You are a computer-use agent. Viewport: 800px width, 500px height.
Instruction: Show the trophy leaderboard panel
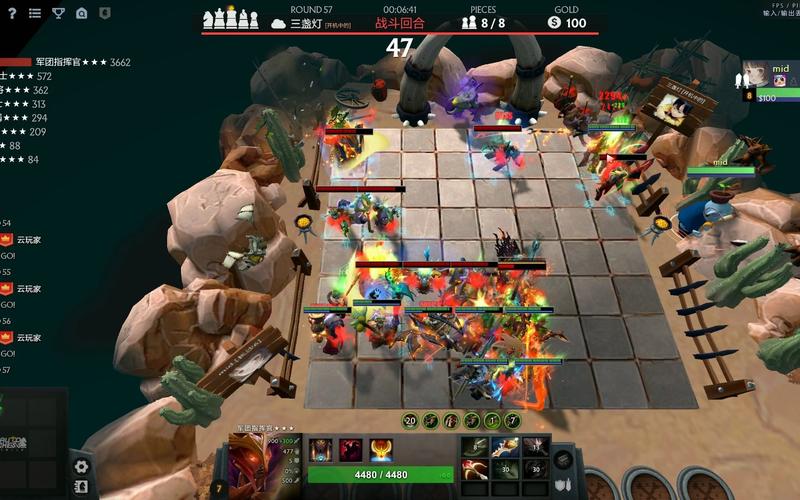(x=58, y=13)
